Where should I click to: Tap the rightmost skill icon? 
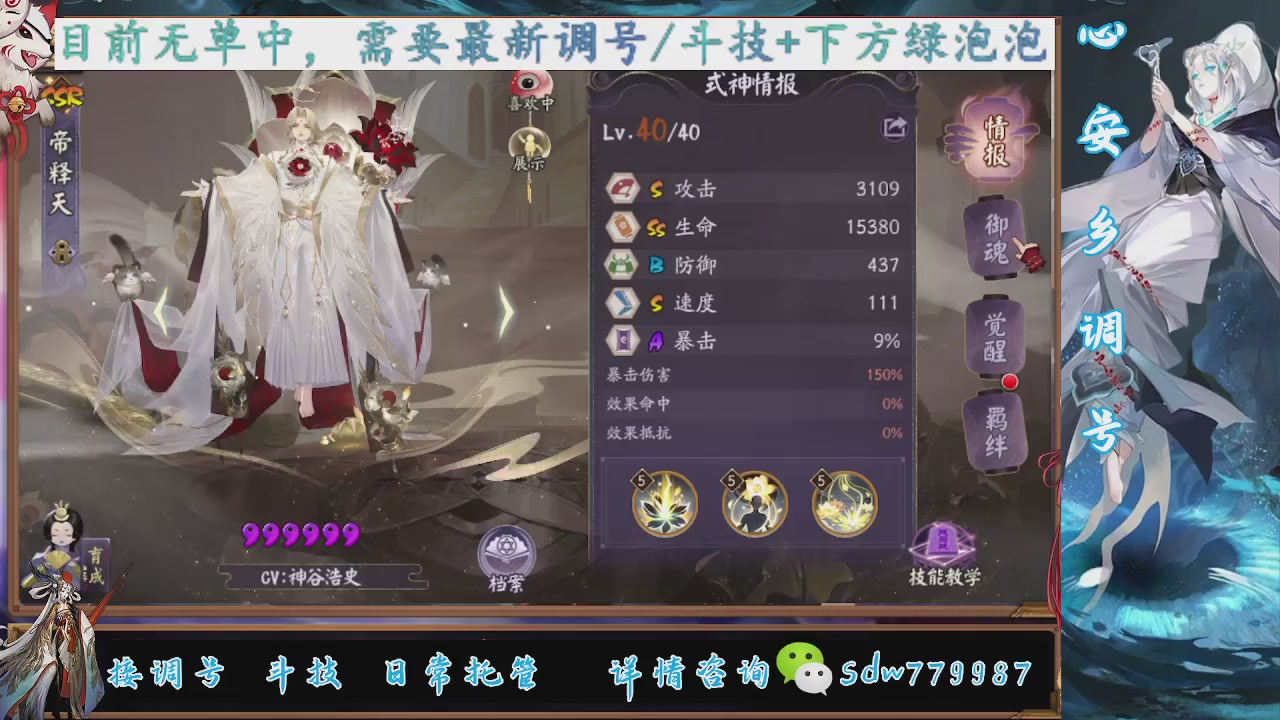point(845,505)
